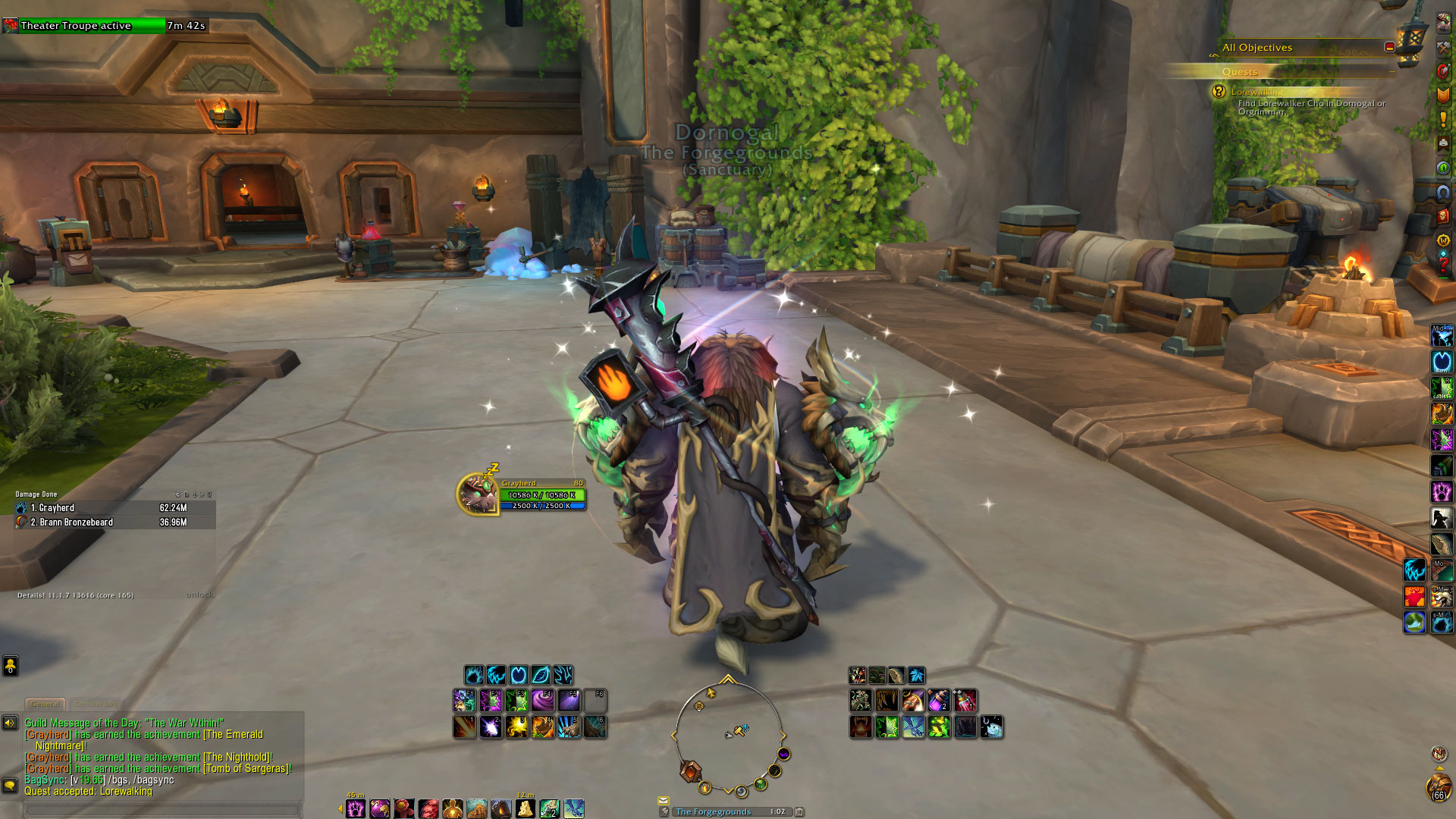
Task: Switch to the General chat tab
Action: pos(45,704)
